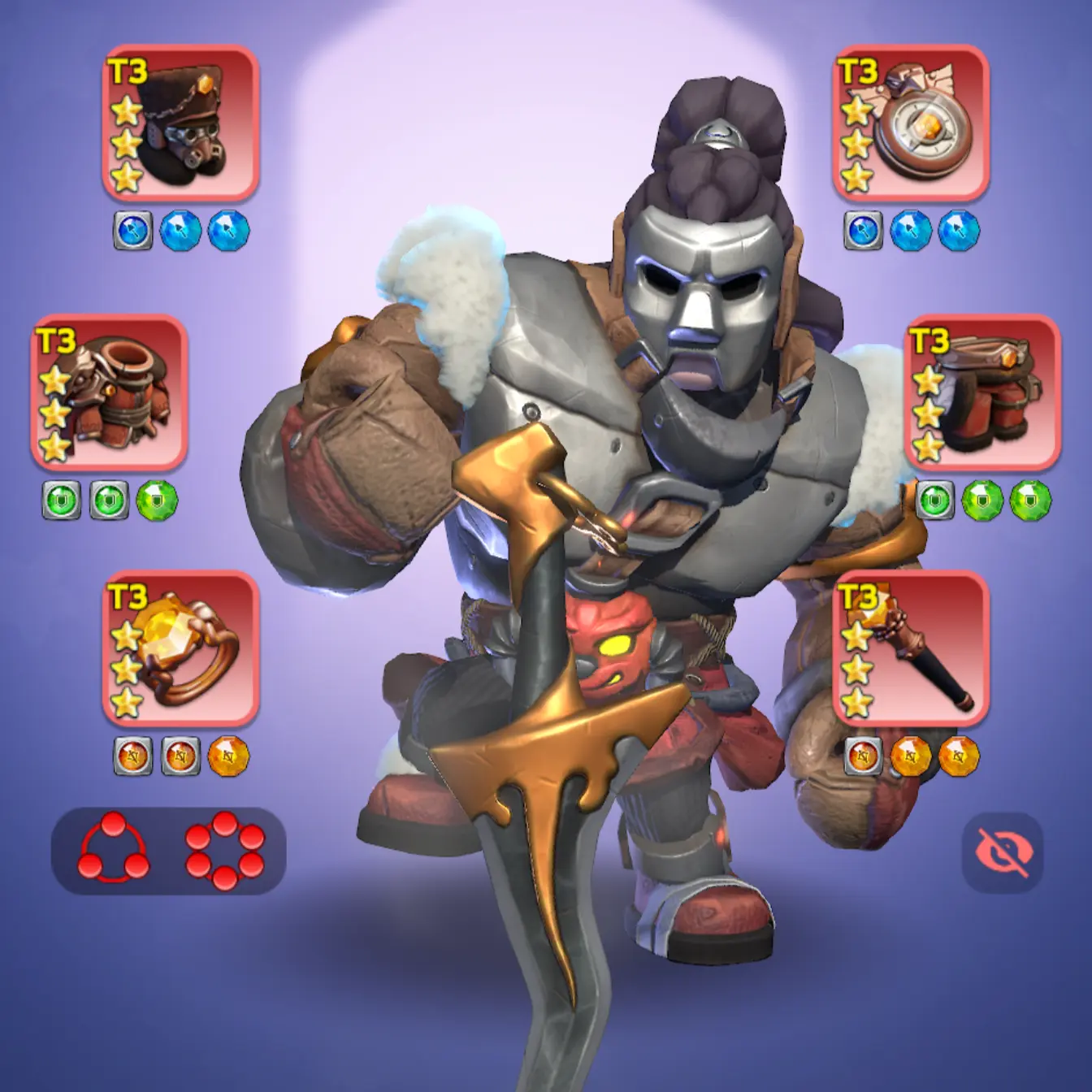This screenshot has height=1092, width=1092.
Task: Select the three-dot red circle set icon
Action: [x=114, y=849]
